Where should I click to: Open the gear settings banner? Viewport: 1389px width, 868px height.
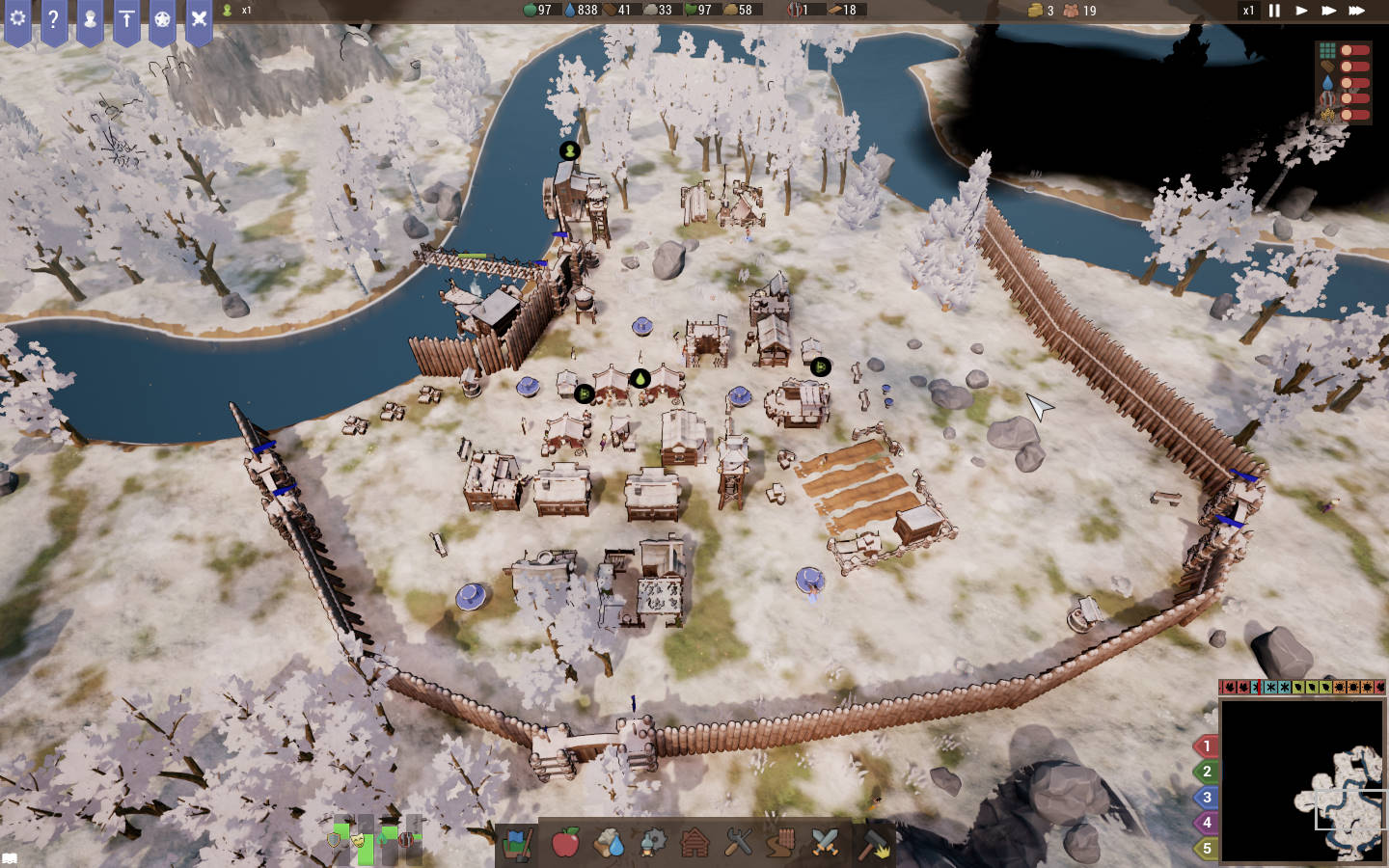(x=17, y=19)
